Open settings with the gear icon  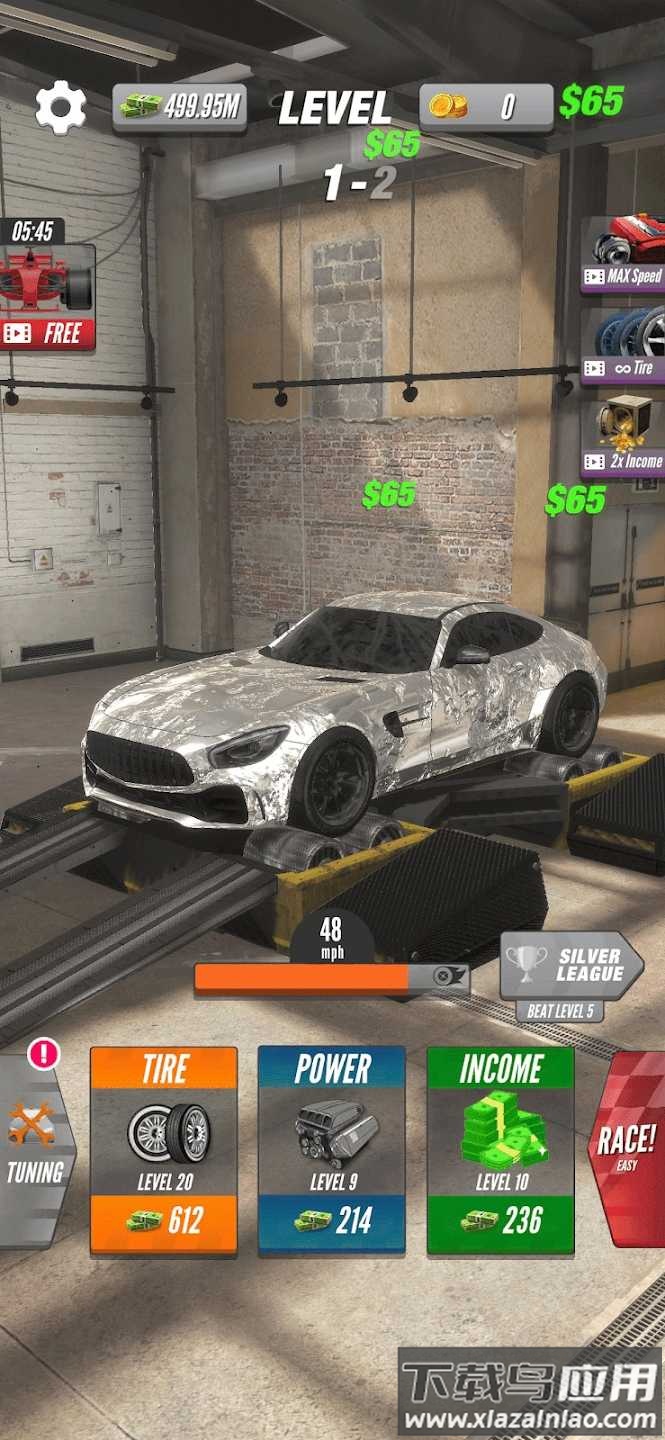pyautogui.click(x=60, y=107)
